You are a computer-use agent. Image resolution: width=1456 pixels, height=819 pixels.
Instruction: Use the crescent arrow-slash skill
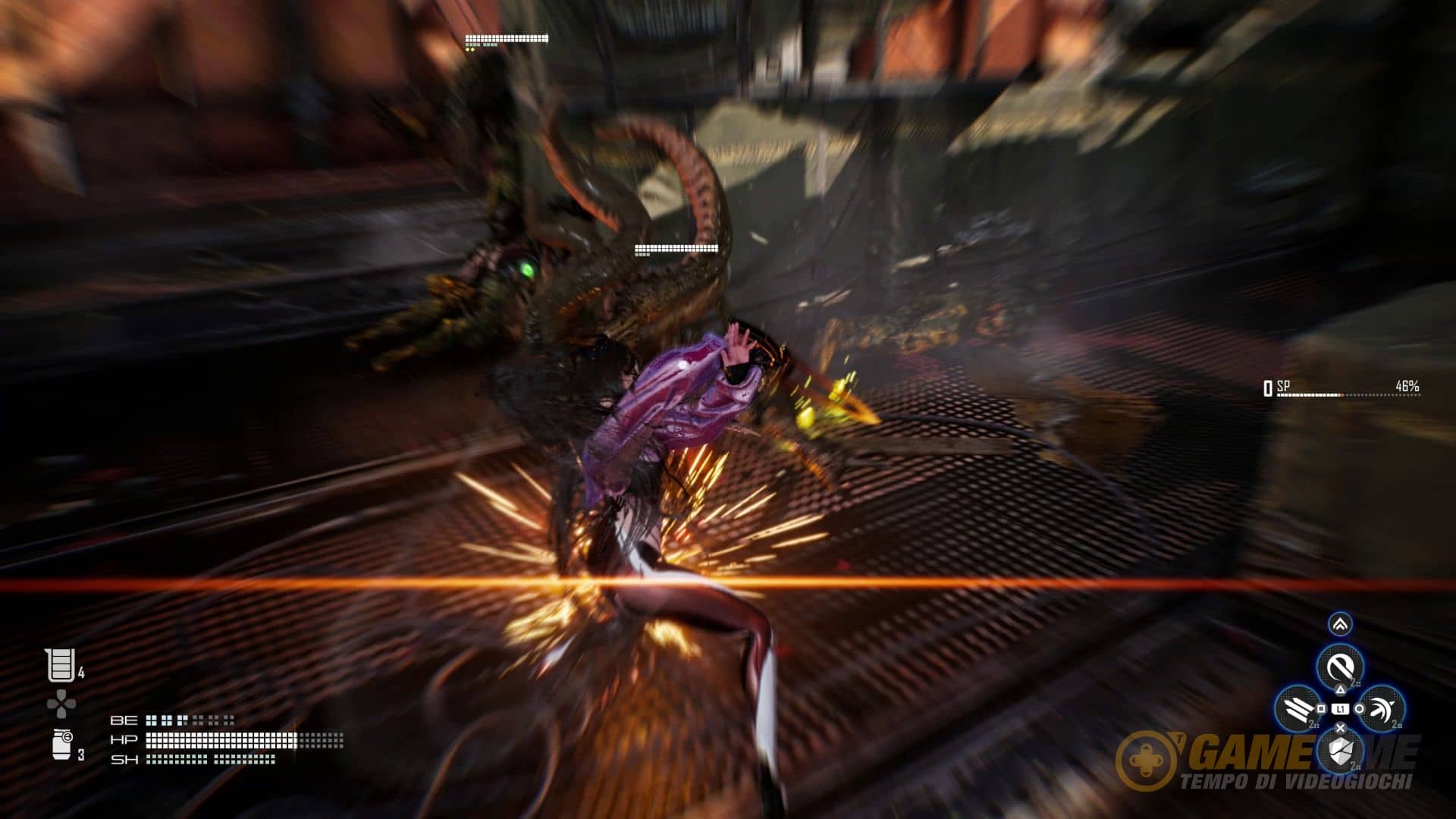[1382, 708]
